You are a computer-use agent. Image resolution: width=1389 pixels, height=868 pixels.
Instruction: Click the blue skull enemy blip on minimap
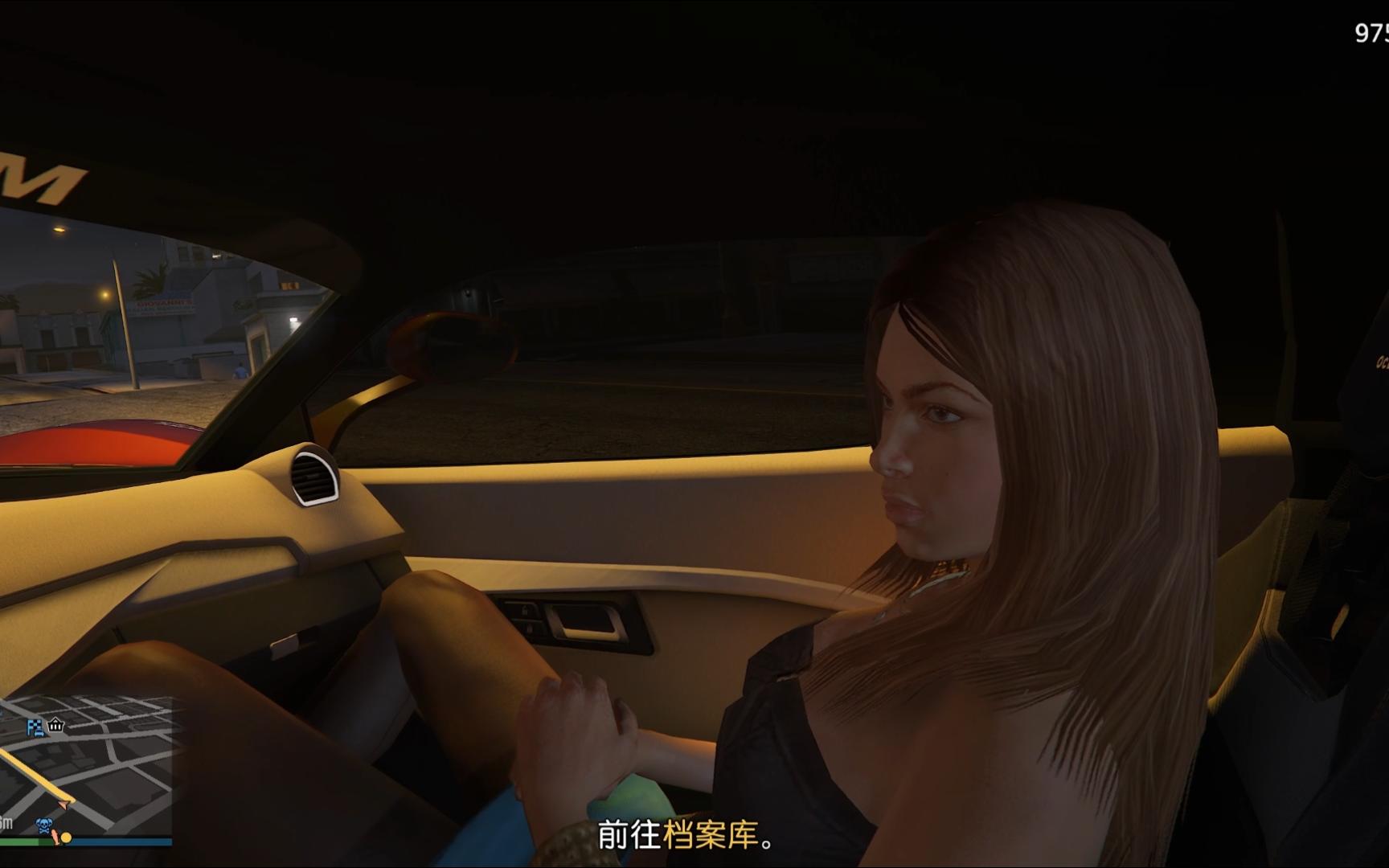pos(43,825)
